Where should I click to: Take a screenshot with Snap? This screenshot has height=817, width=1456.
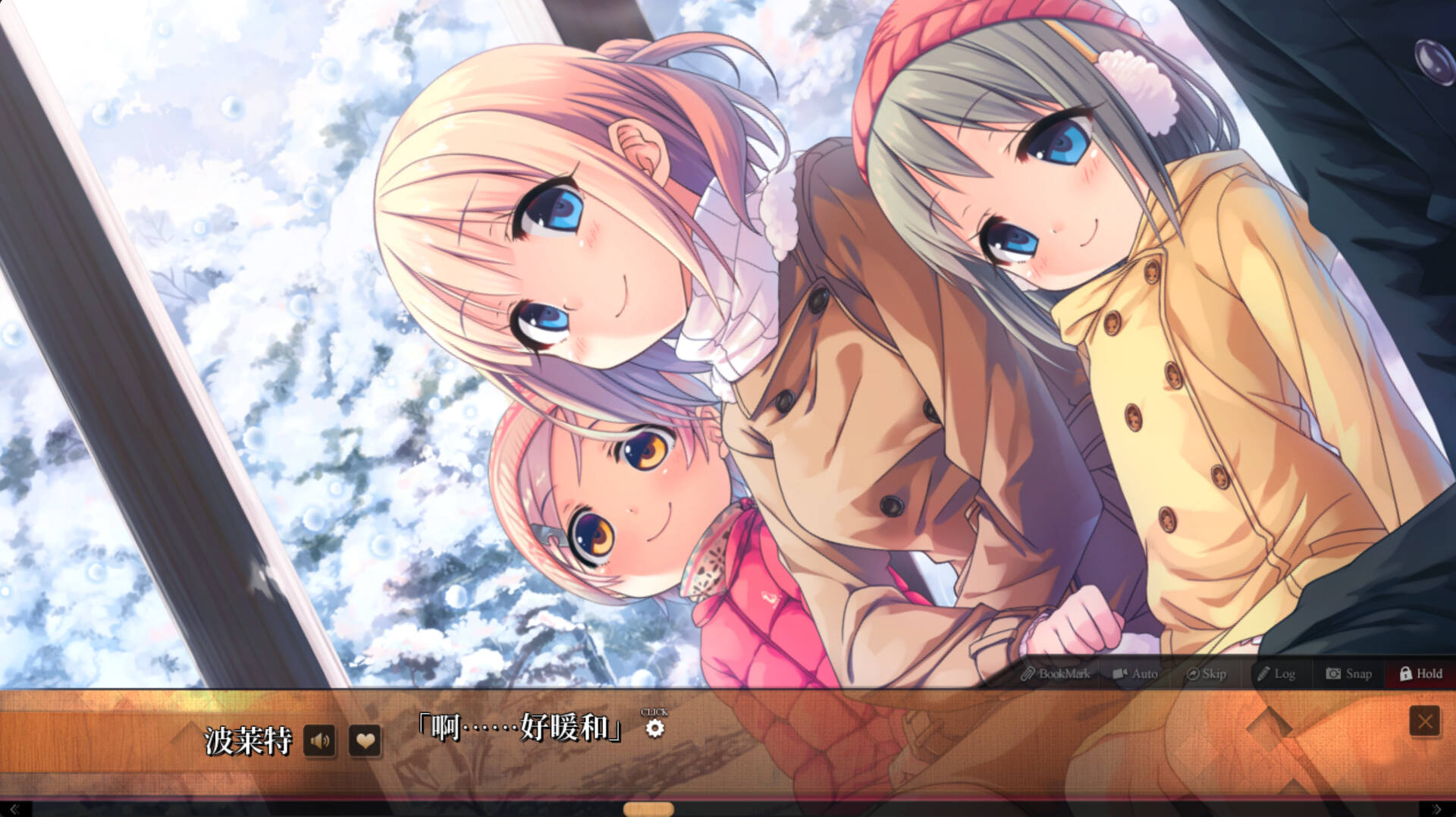[1348, 674]
